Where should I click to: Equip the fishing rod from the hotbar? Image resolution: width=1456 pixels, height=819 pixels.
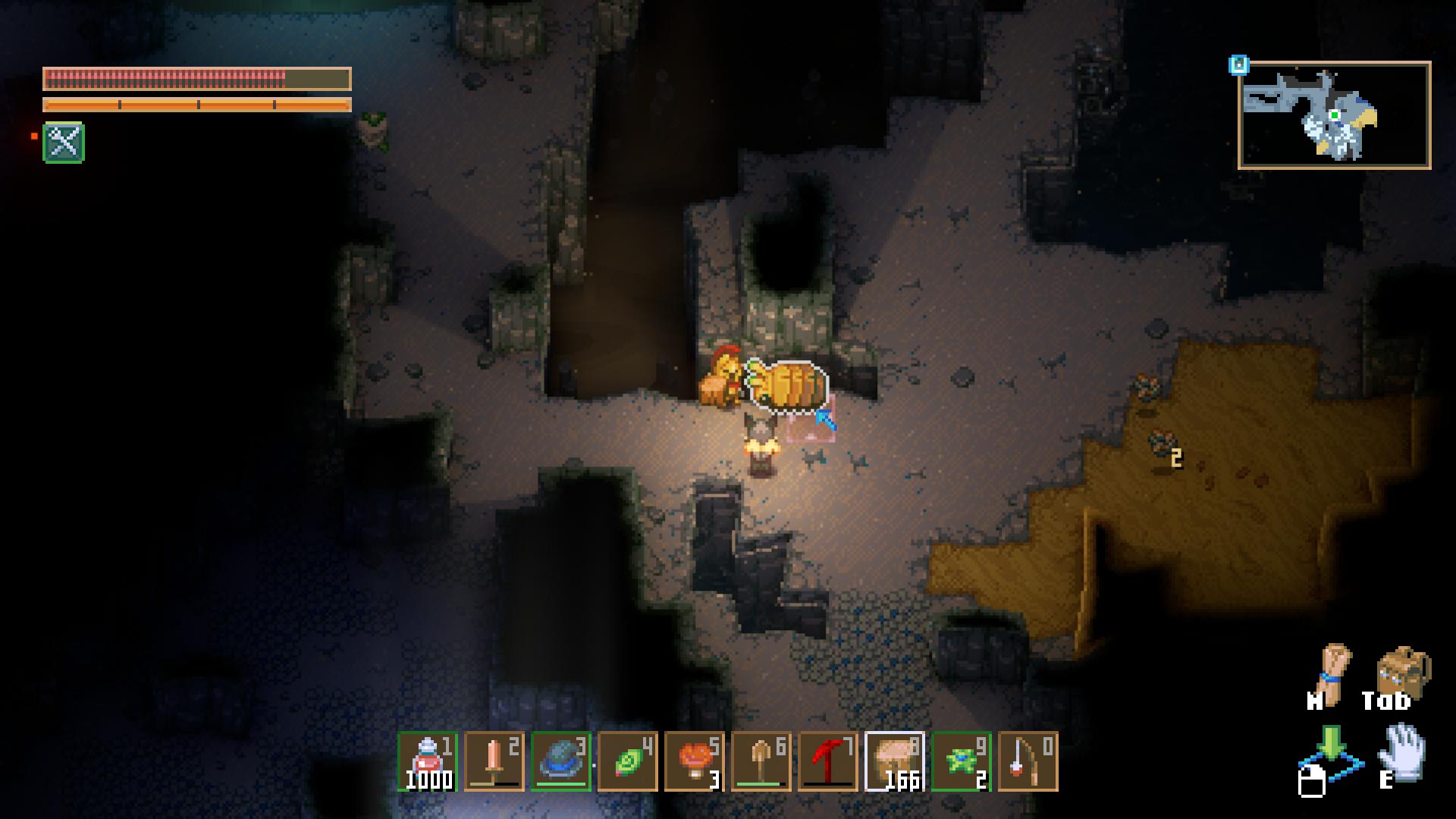(1028, 761)
